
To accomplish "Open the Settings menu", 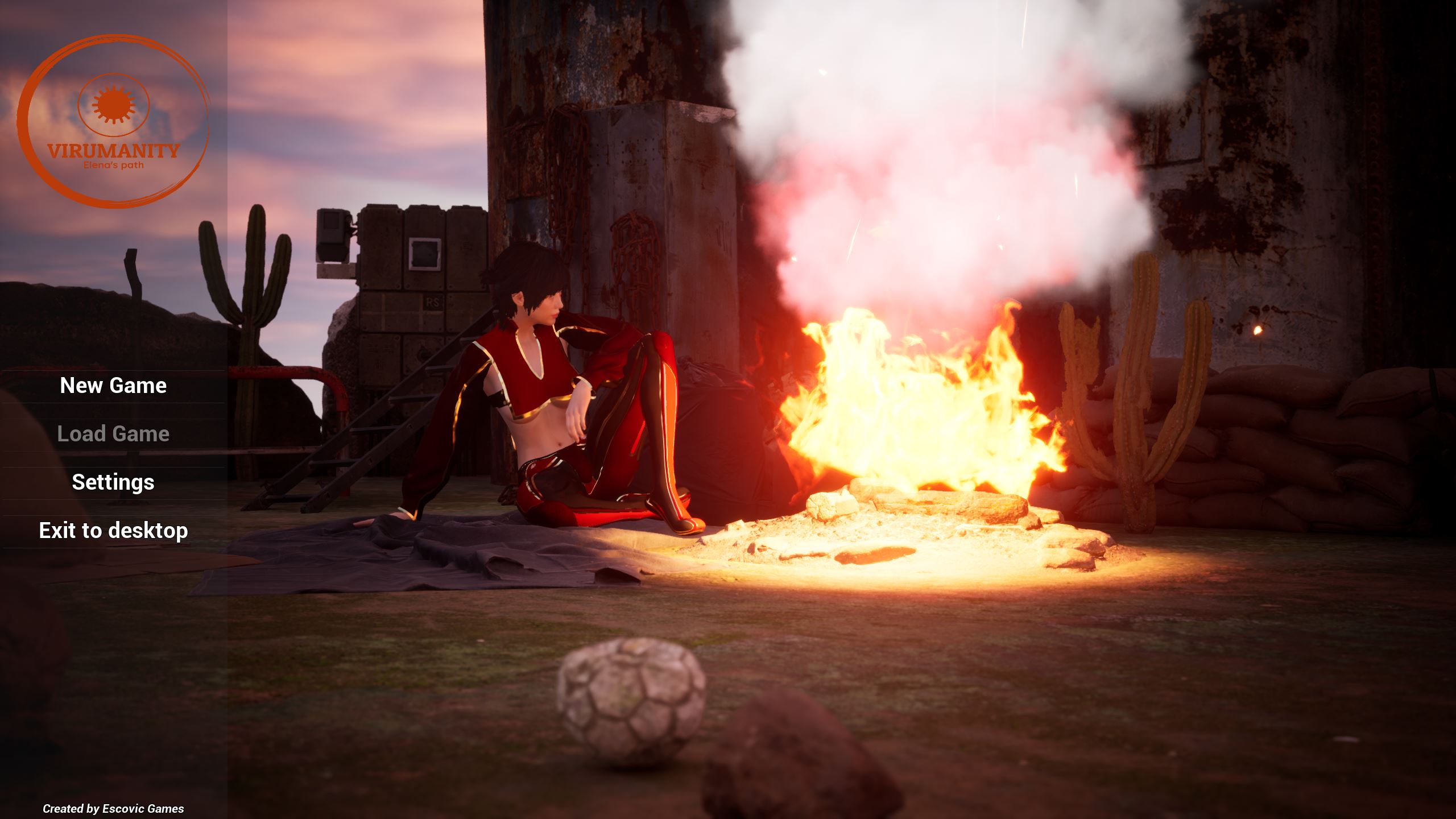I will coord(113,482).
